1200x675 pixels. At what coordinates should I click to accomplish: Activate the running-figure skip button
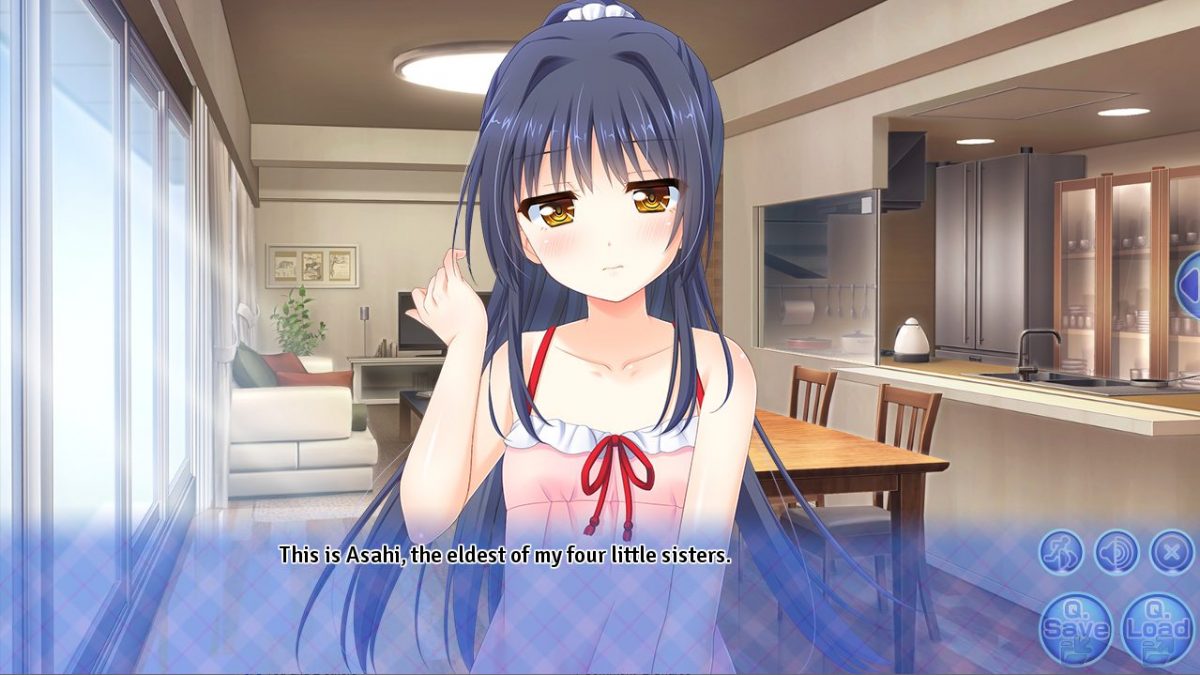coord(1061,551)
